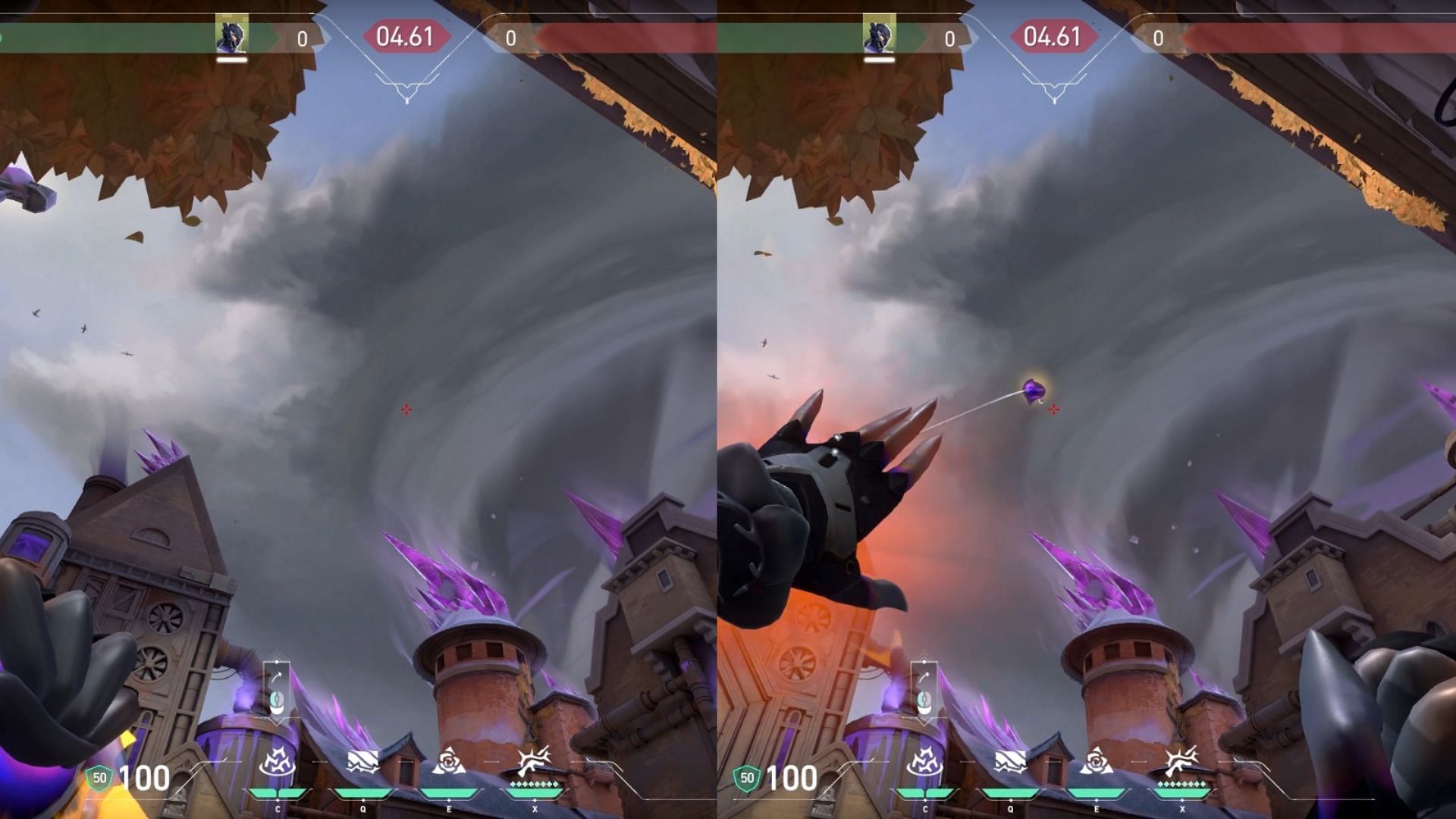The width and height of the screenshot is (1456, 819).
Task: Expand the arrow above the mouse icon prompt
Action: (277, 677)
